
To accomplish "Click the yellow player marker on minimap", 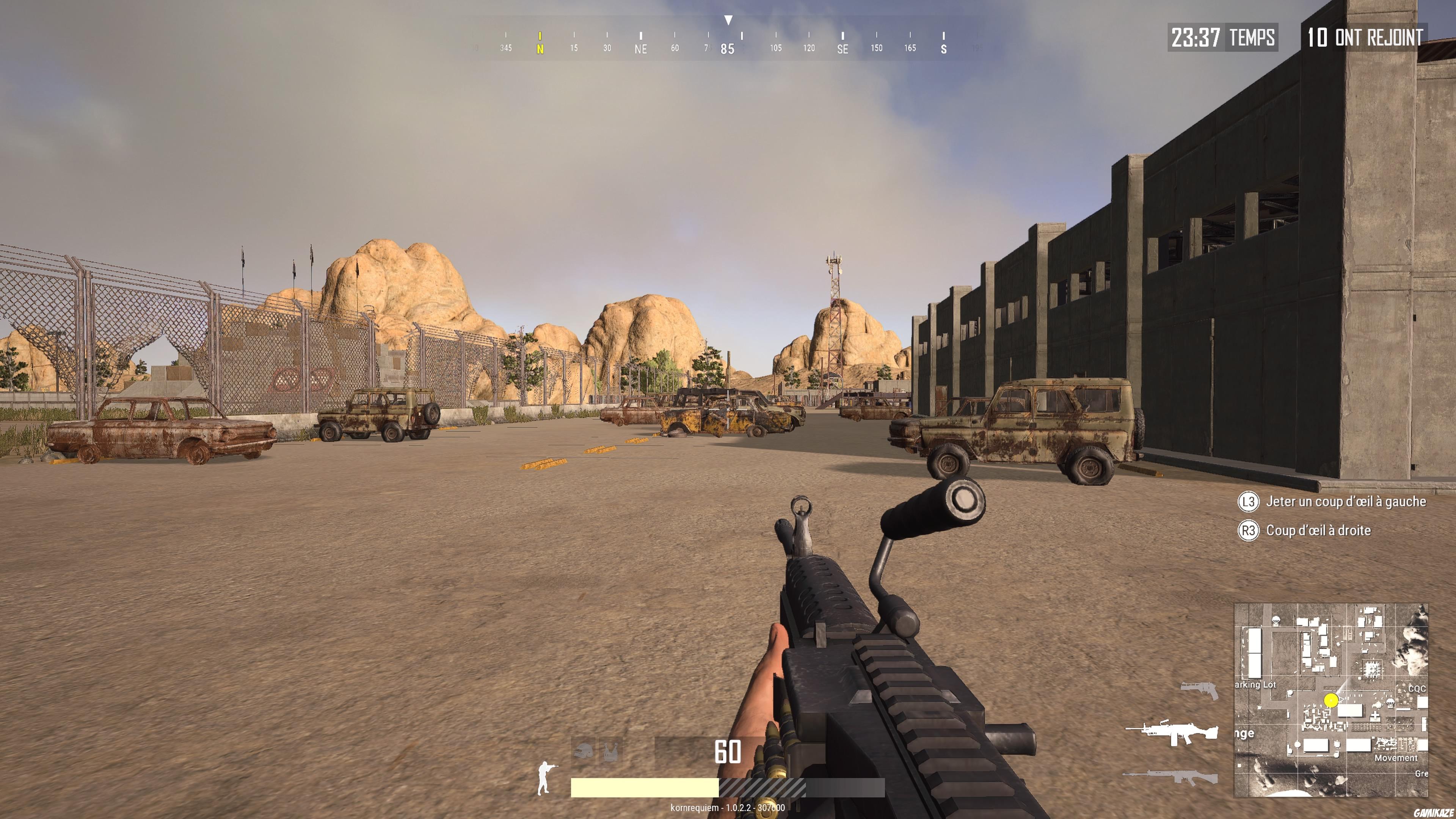I will 1332,701.
